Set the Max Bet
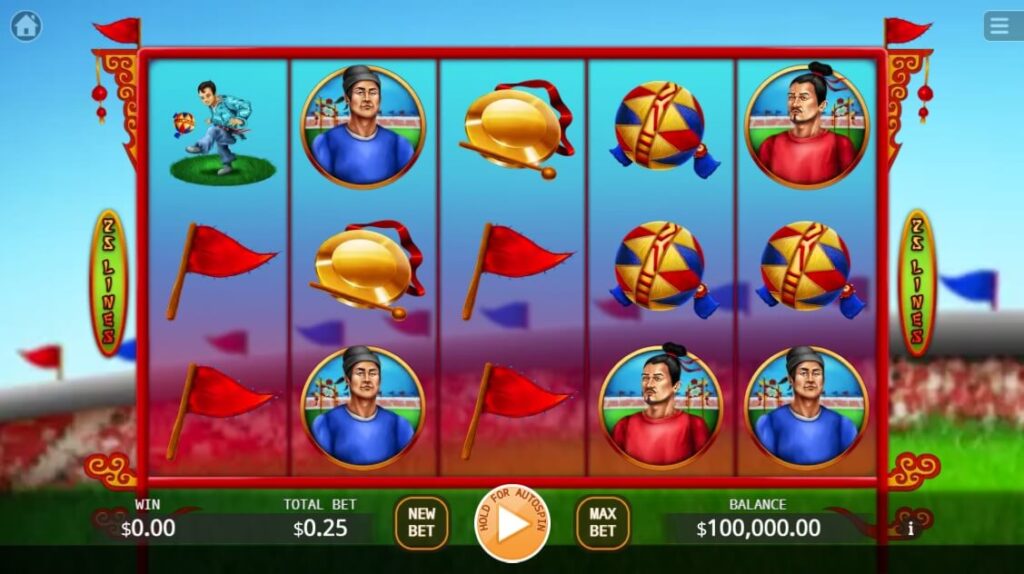 [x=602, y=523]
